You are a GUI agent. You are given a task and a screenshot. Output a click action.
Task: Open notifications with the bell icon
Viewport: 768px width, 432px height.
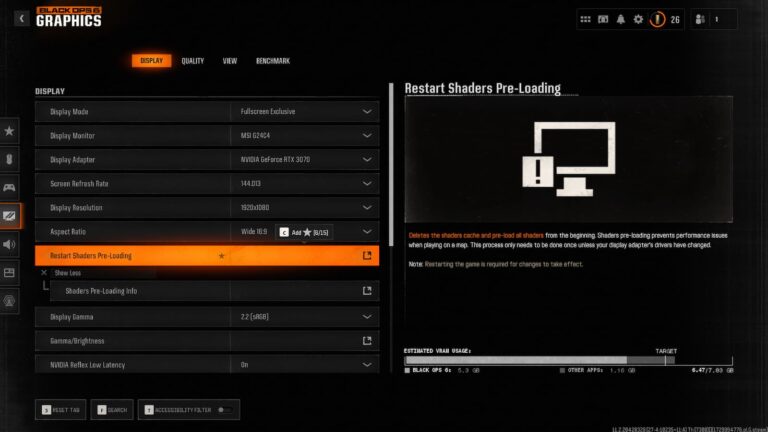tap(622, 18)
